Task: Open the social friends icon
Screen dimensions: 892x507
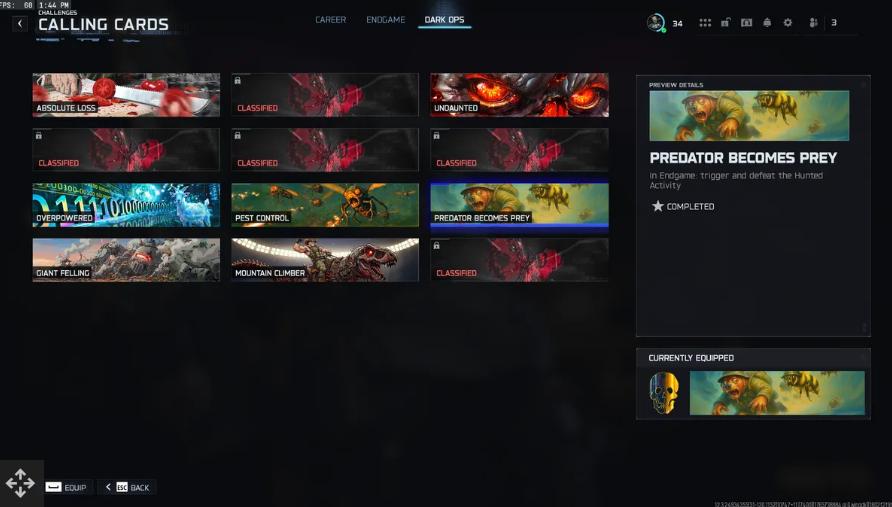Action: click(813, 23)
